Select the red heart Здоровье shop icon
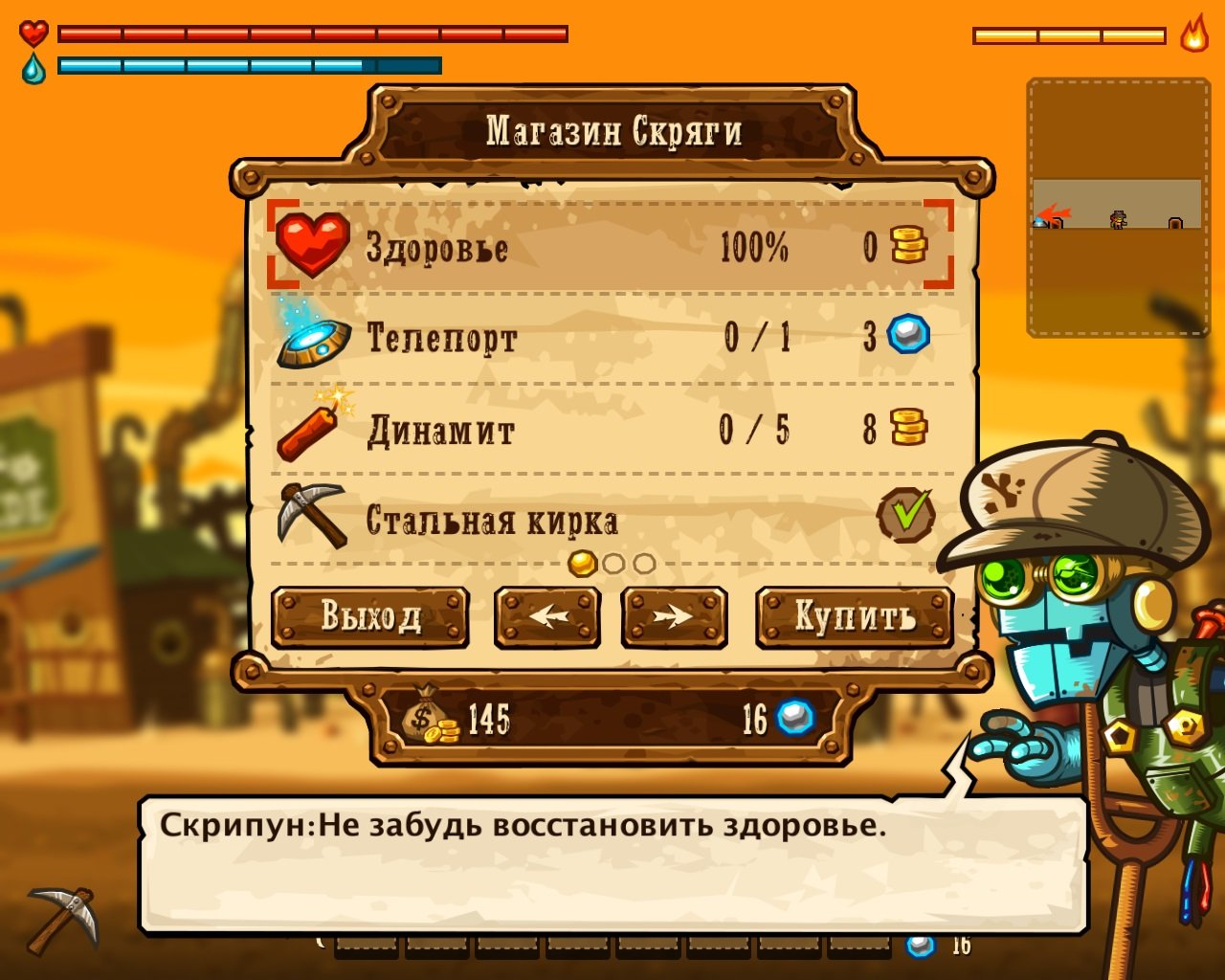 [310, 247]
